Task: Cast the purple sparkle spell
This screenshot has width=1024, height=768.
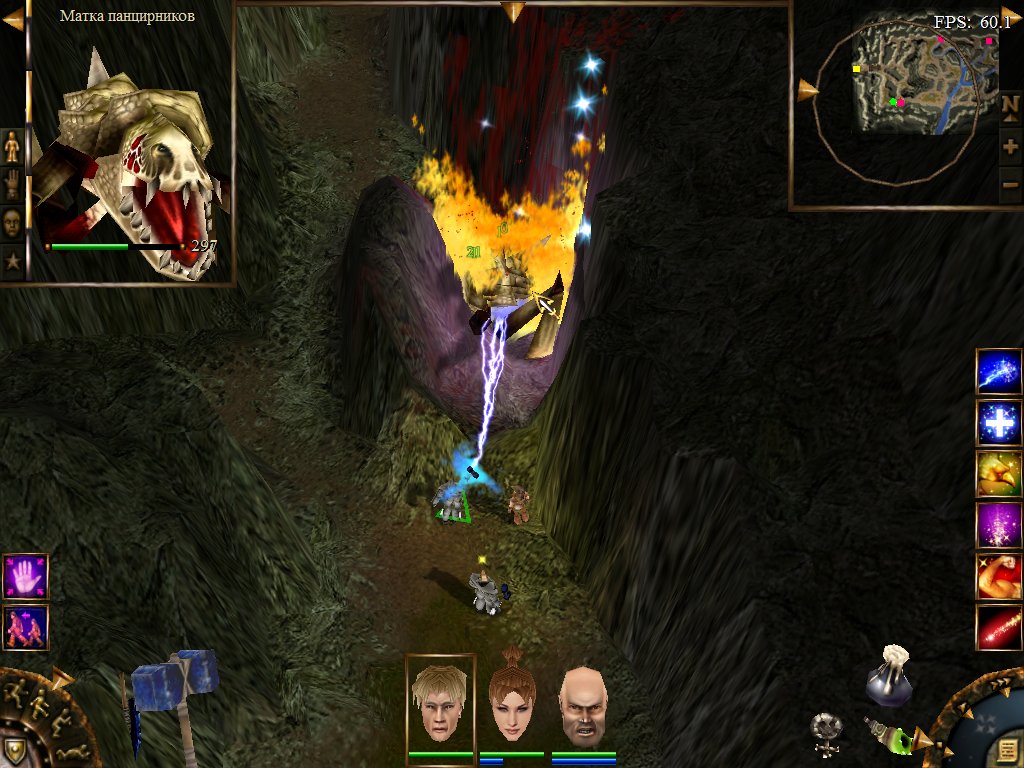Action: [998, 525]
